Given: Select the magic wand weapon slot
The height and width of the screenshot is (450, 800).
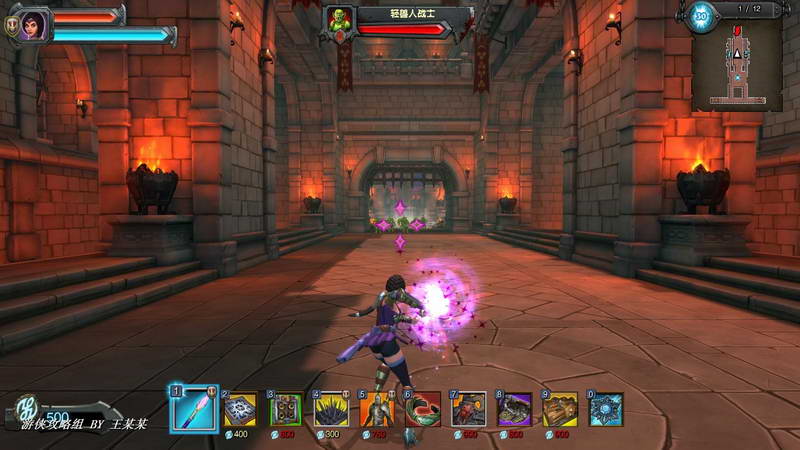Looking at the screenshot, I should [194, 409].
